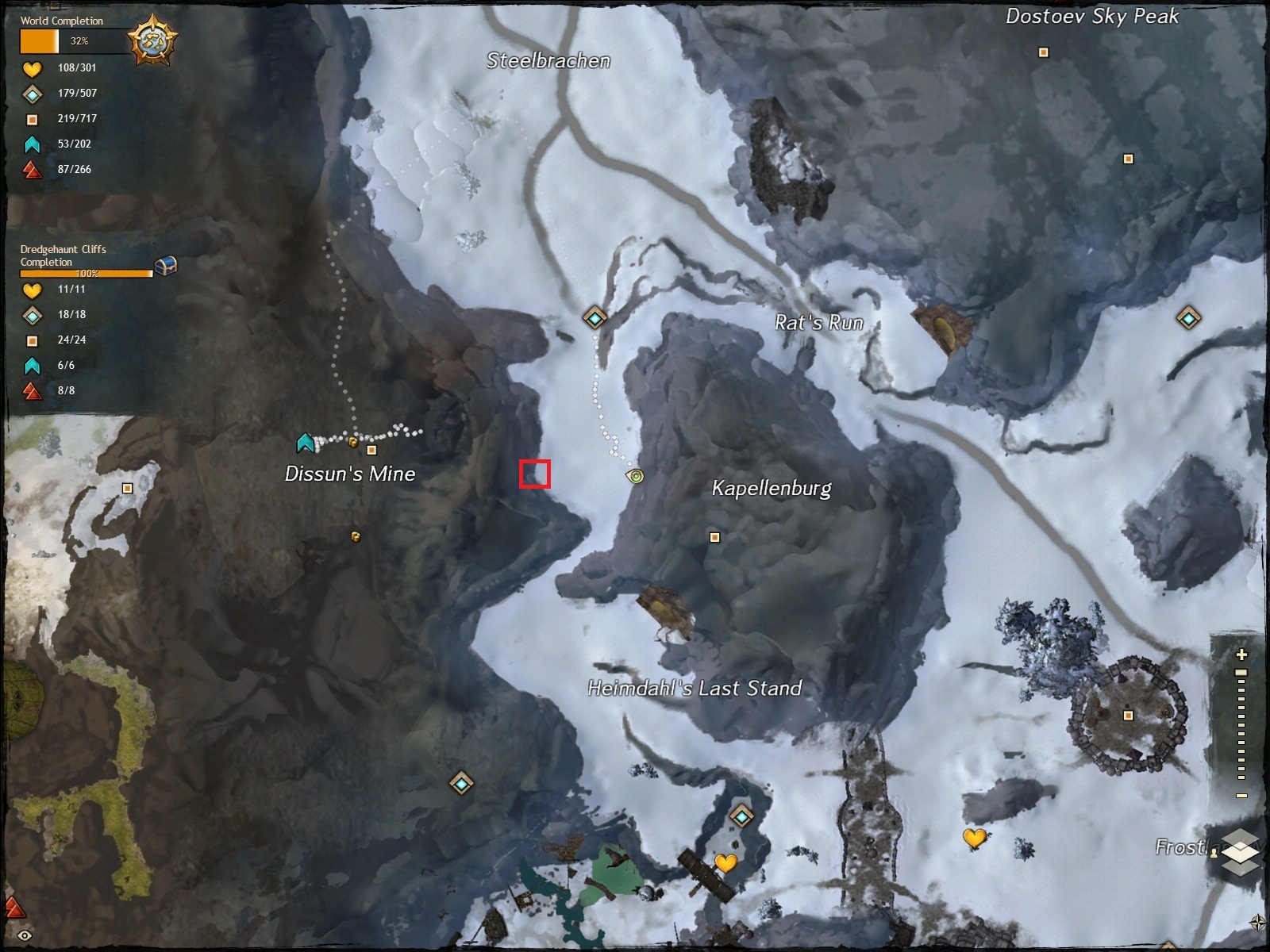Select the vista marker above Dissun's Mine

[x=306, y=442]
